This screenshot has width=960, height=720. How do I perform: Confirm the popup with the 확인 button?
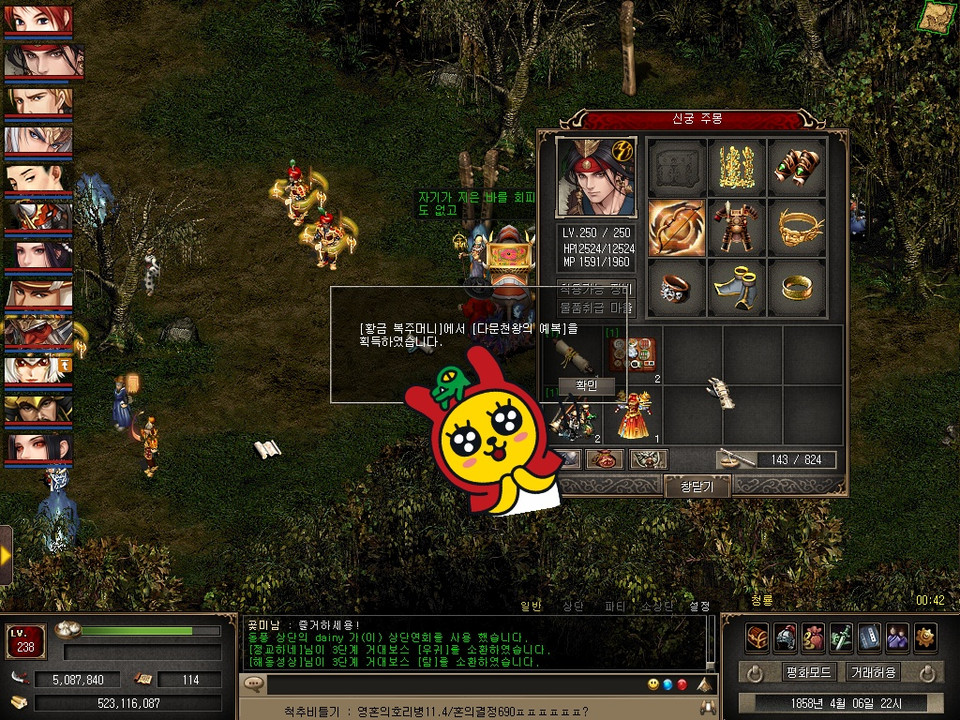click(586, 386)
